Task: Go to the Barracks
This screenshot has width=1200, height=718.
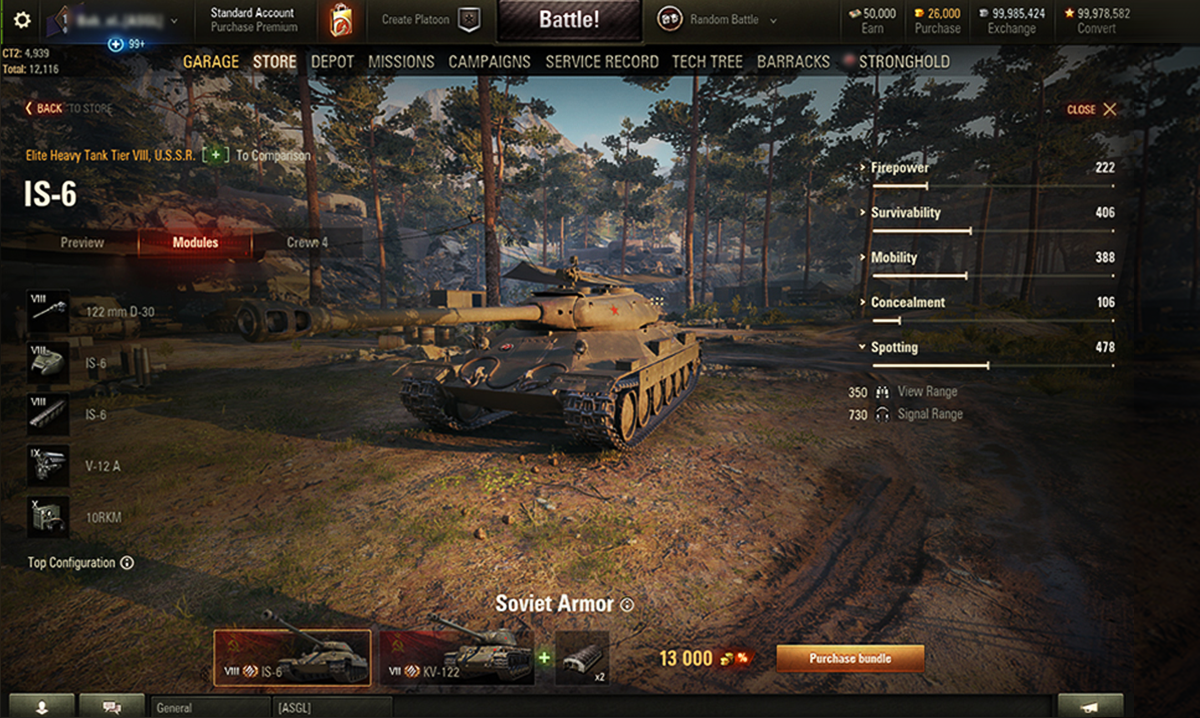Action: click(793, 62)
